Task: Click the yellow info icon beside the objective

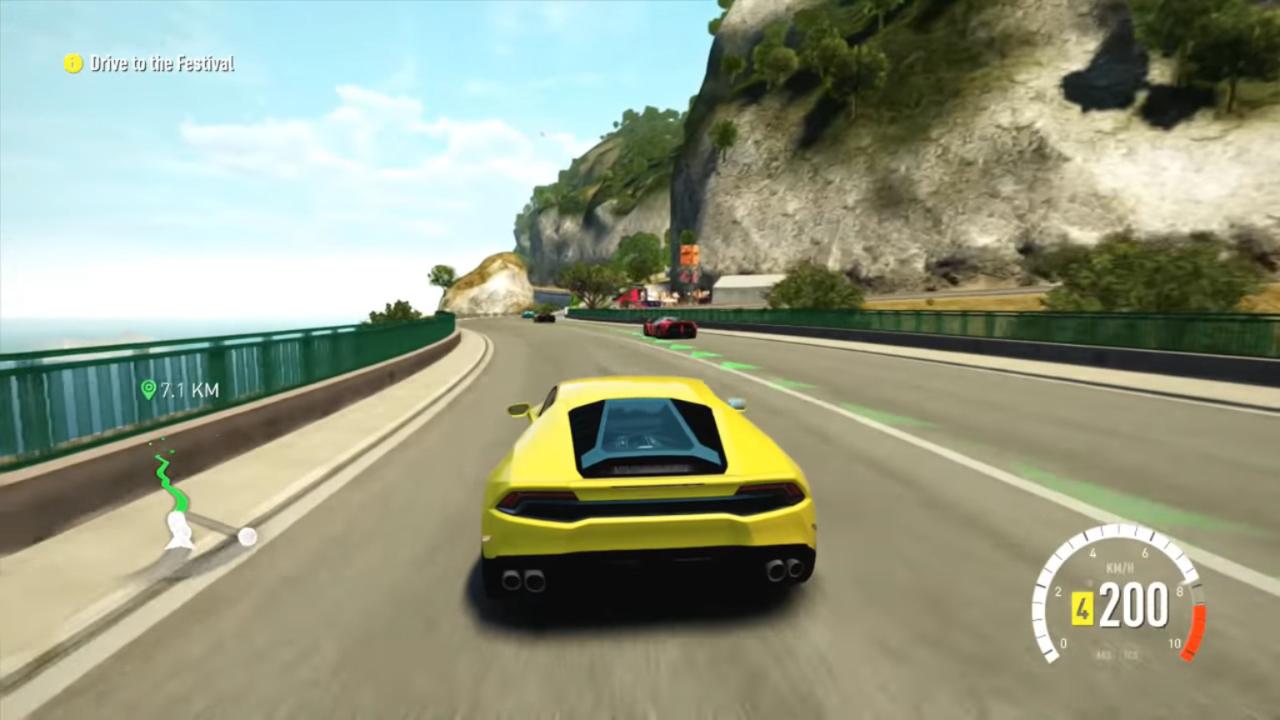Action: [72, 64]
